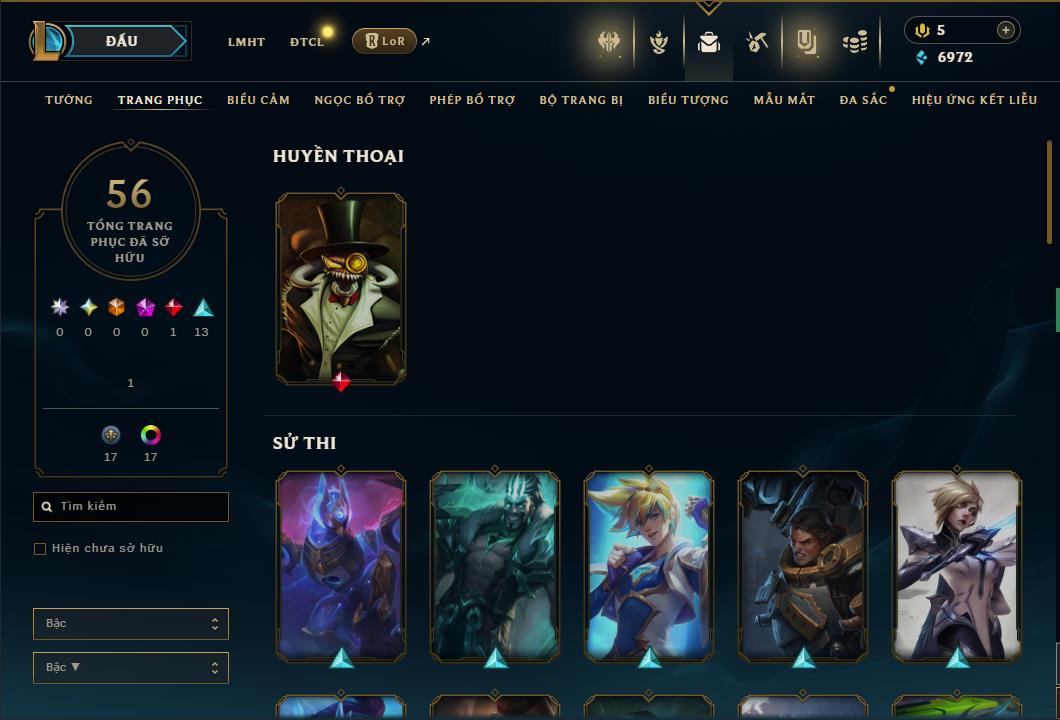Select the backpack collection icon
Viewport: 1060px width, 720px height.
(x=709, y=42)
